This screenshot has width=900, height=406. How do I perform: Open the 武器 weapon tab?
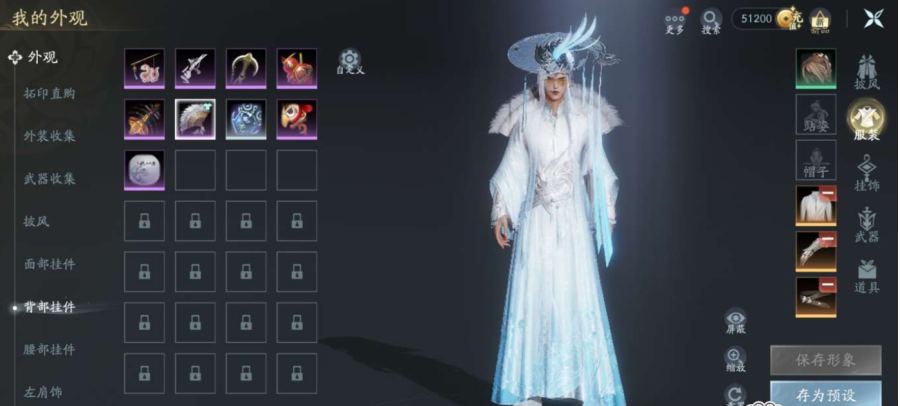pyautogui.click(x=866, y=224)
